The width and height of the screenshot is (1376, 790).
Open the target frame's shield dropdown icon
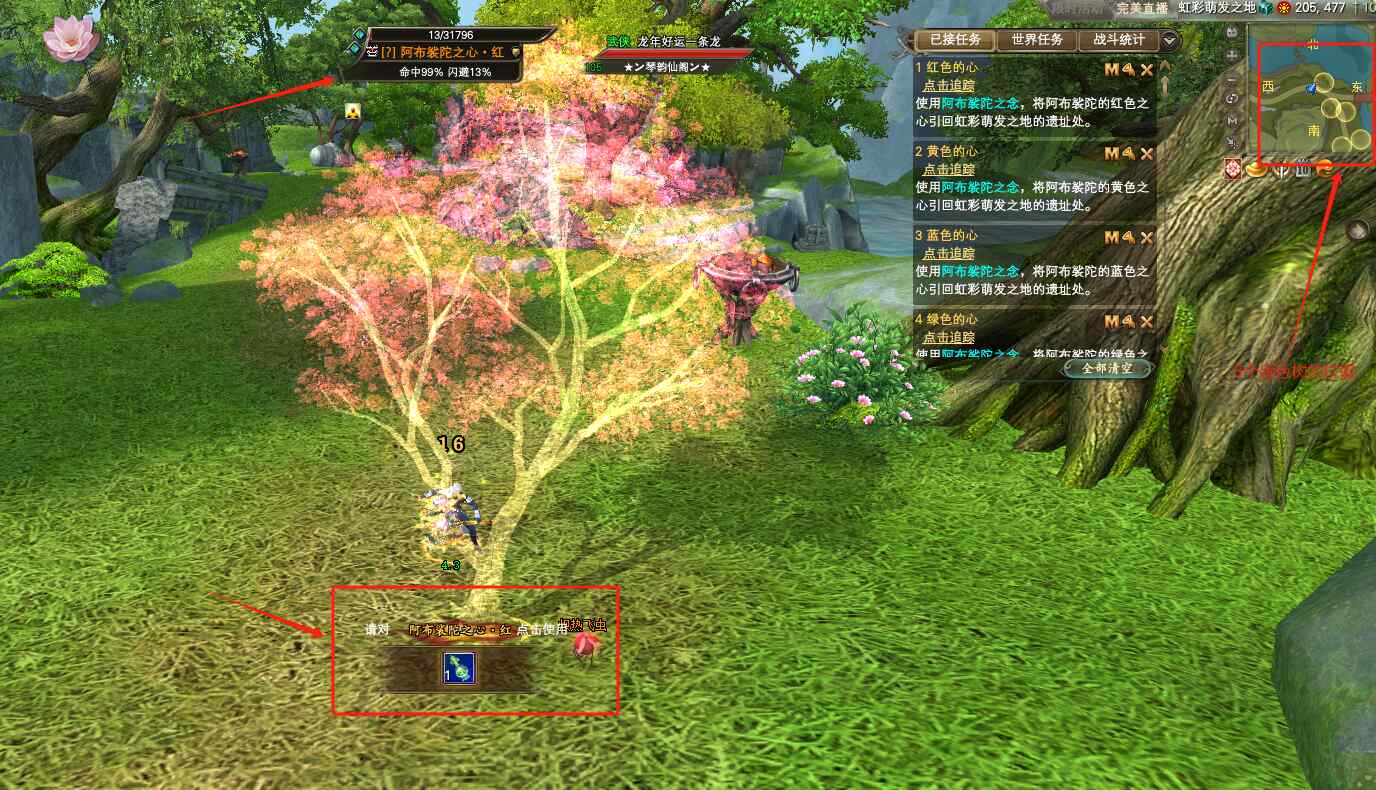[516, 52]
